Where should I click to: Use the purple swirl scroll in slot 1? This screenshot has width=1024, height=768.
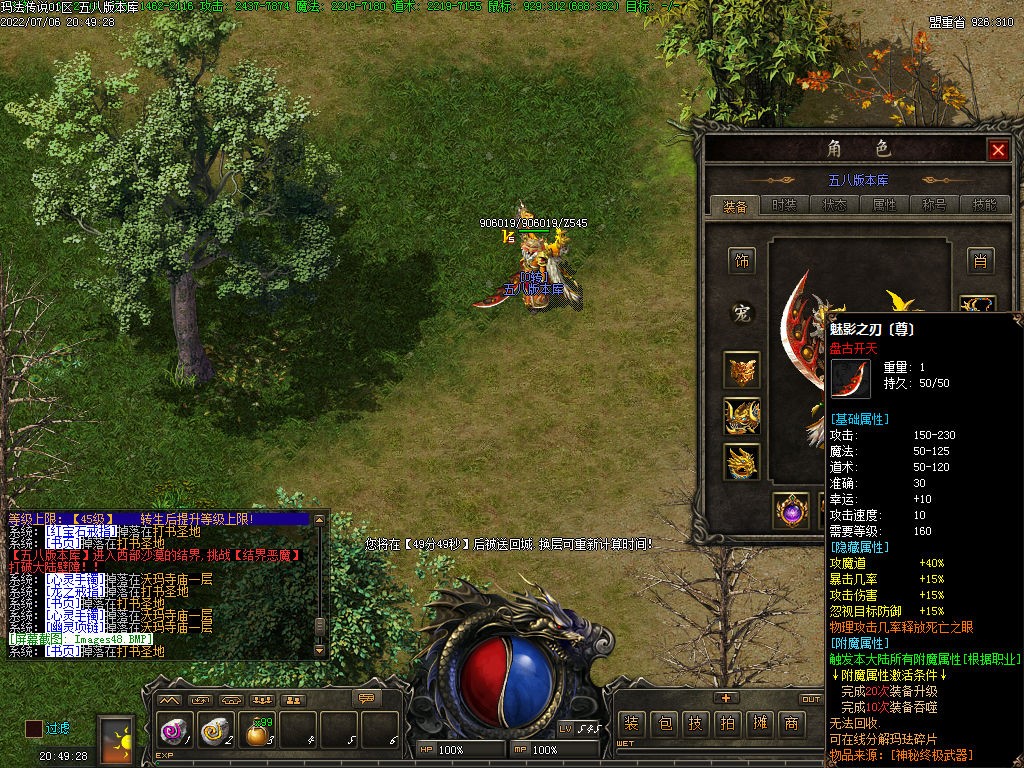click(173, 732)
